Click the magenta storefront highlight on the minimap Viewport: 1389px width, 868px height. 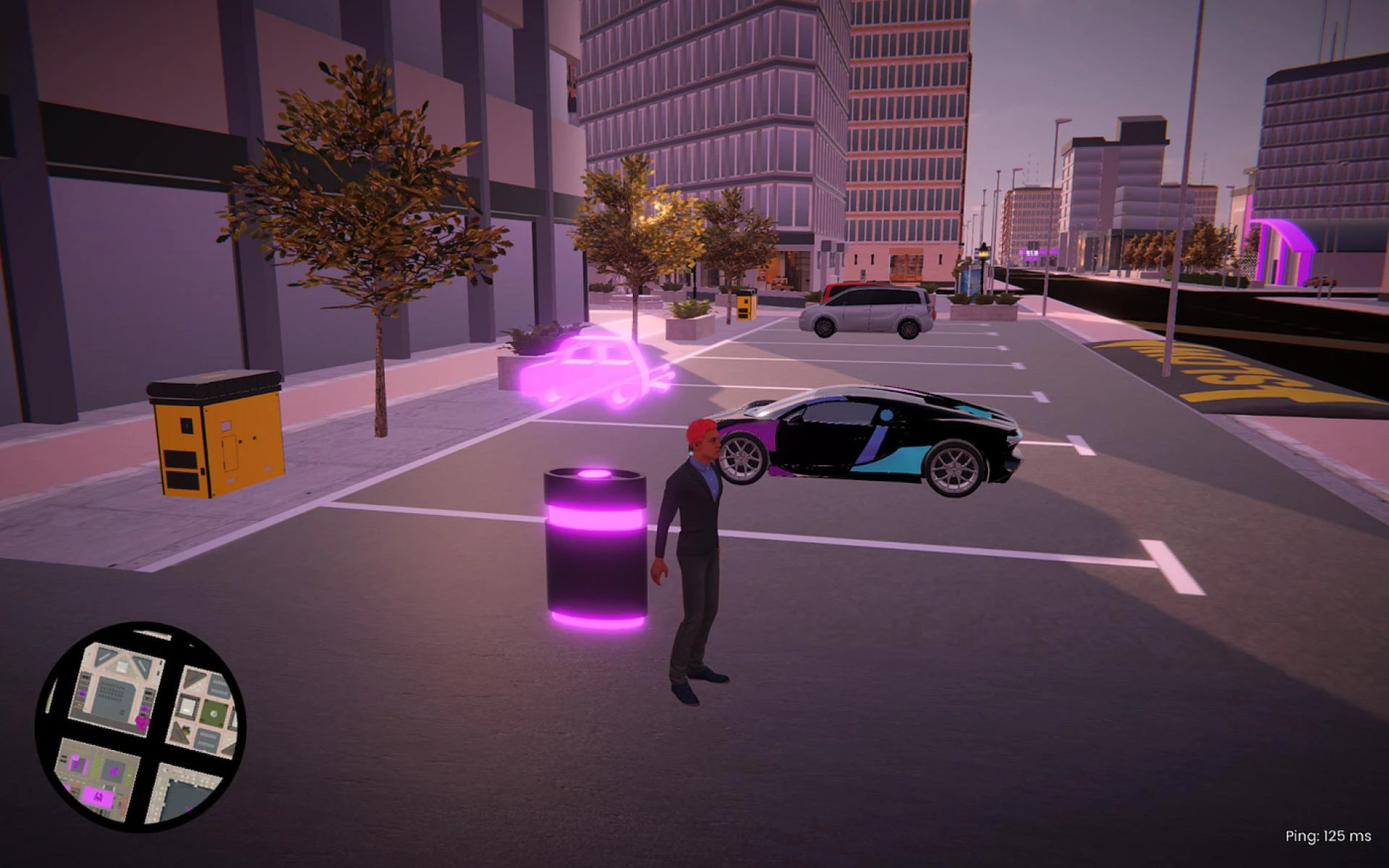tap(98, 798)
